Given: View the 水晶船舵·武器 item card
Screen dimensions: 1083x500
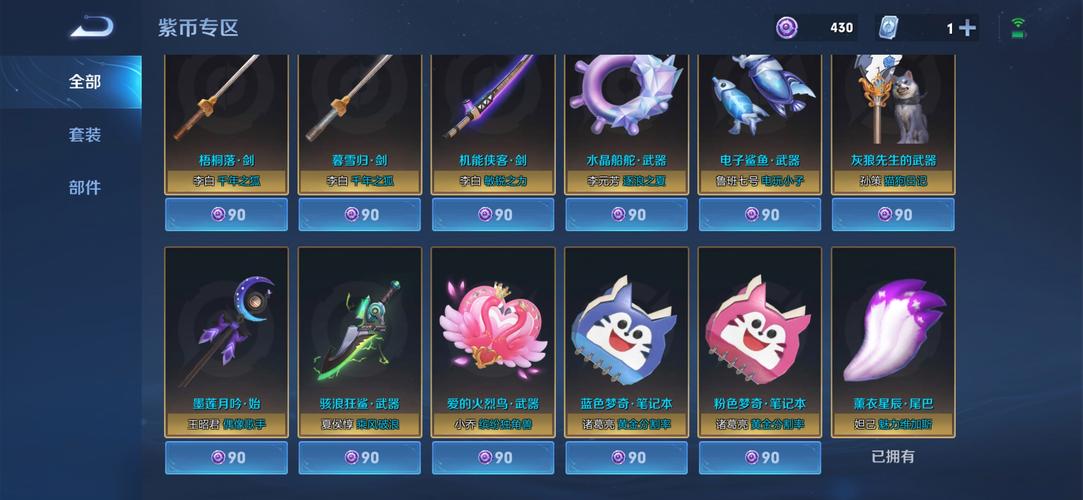Looking at the screenshot, I should [626, 120].
